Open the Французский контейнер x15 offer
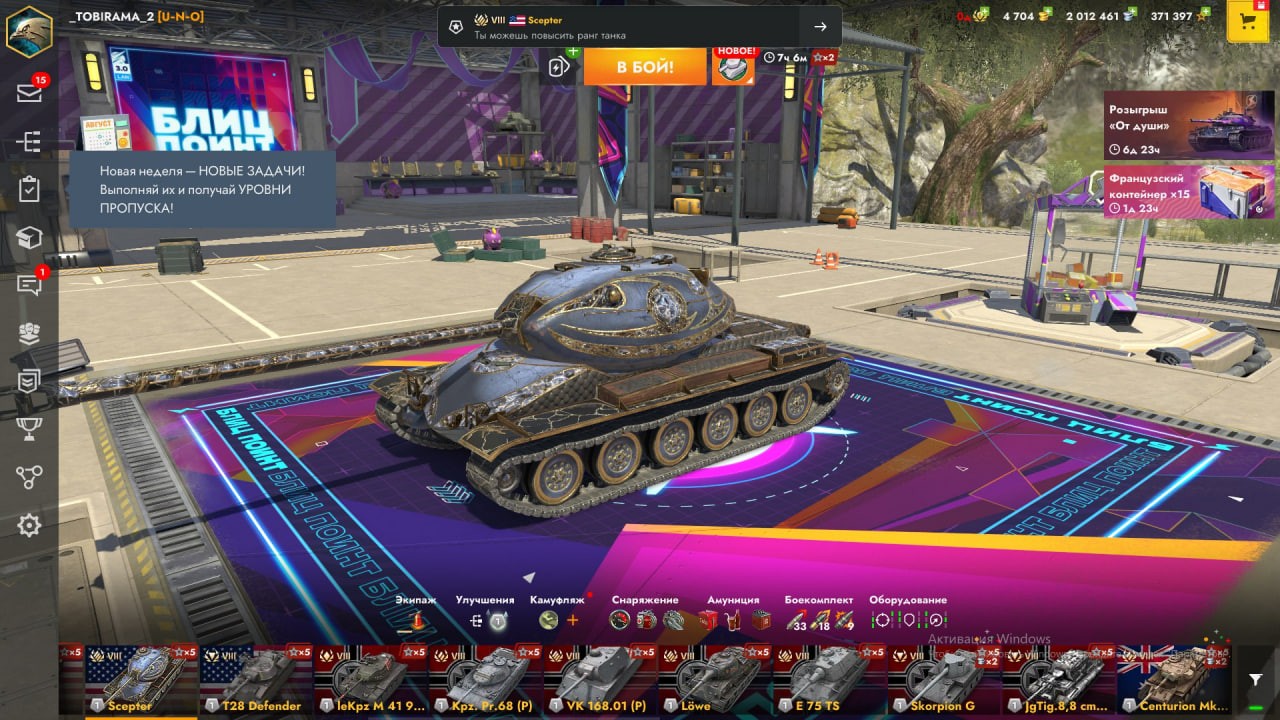This screenshot has width=1280, height=720. 1188,191
